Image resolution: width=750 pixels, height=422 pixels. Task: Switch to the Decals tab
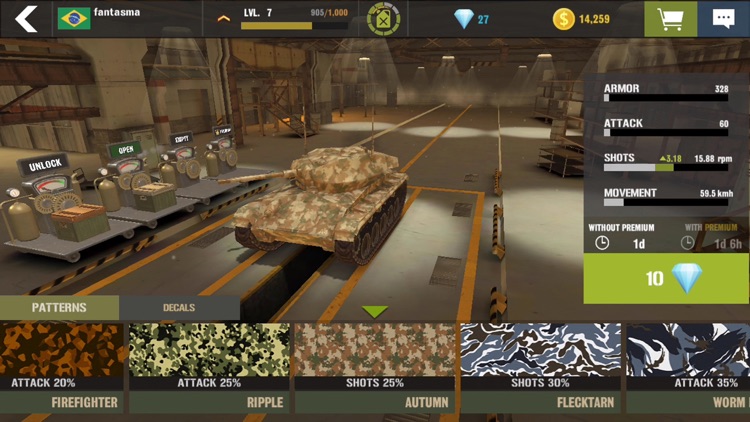[179, 308]
